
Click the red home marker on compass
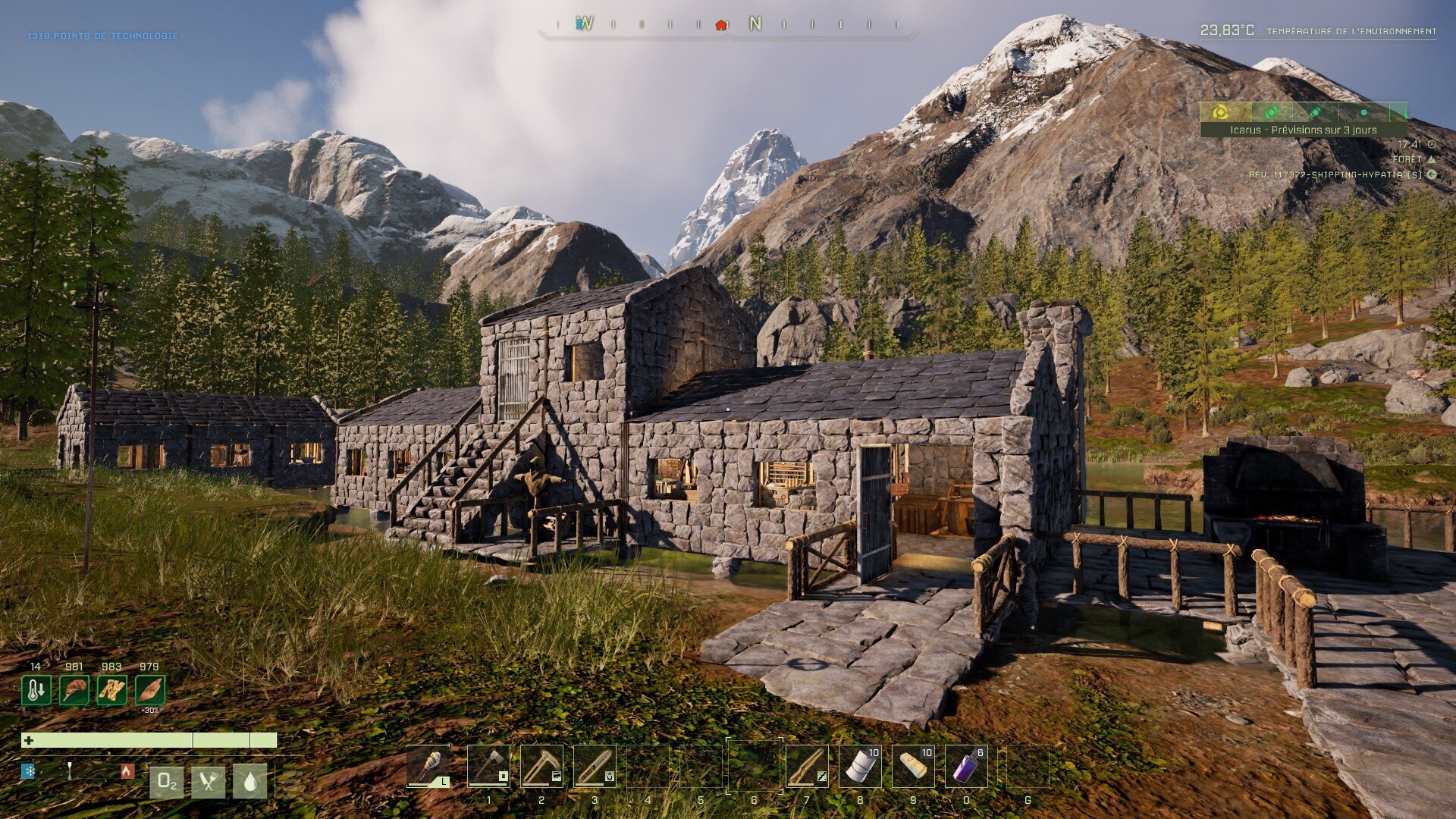tap(721, 24)
